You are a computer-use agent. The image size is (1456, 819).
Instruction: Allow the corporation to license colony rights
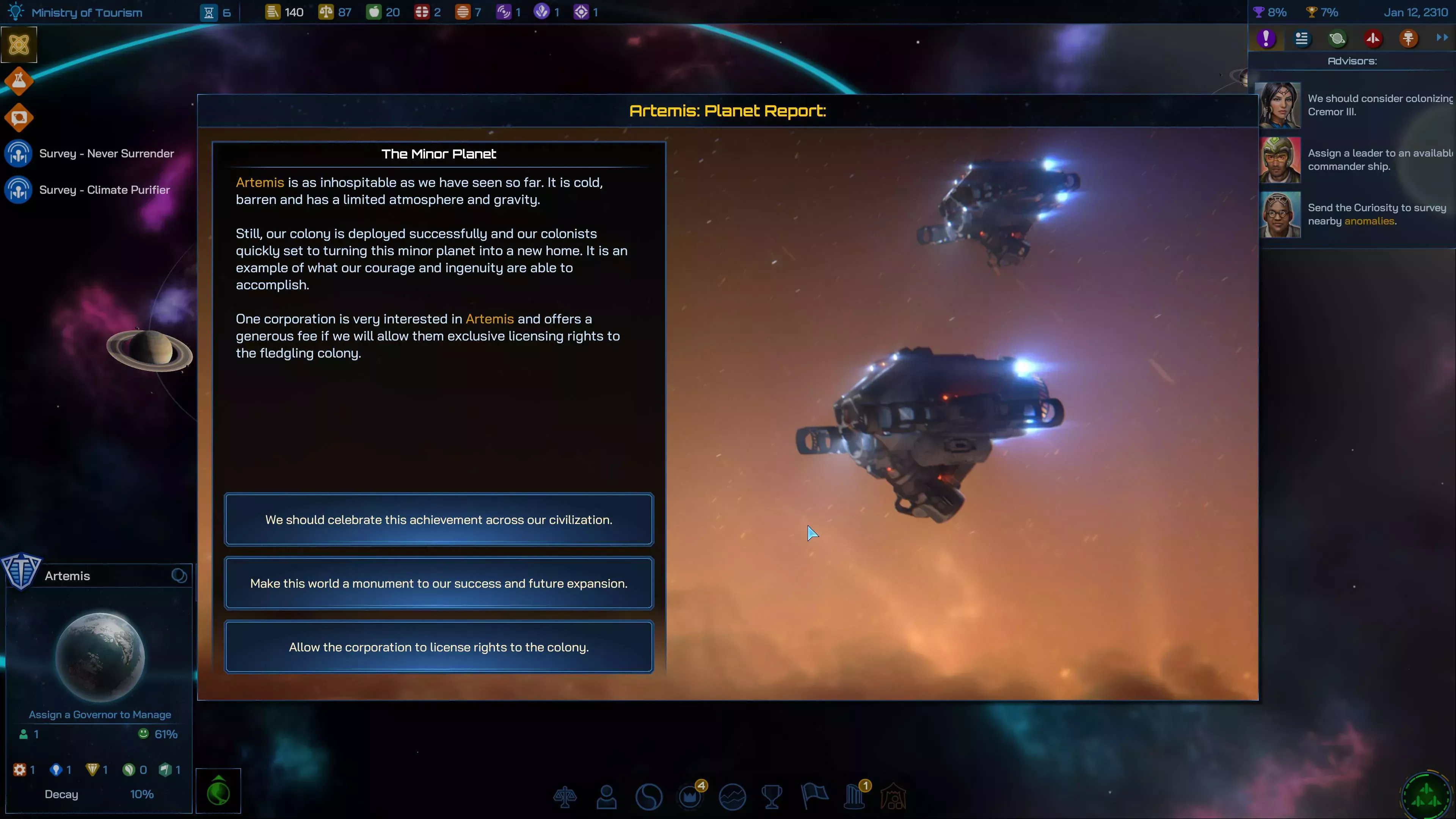439,647
